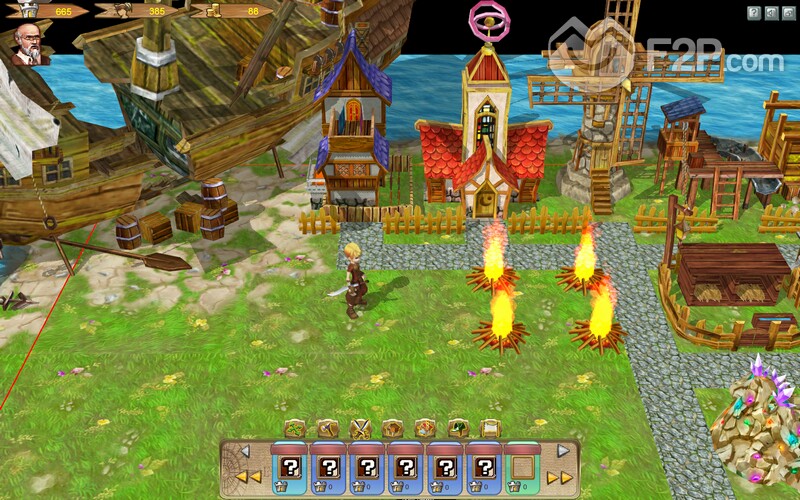Click the single grey right arrow

pyautogui.click(x=562, y=452)
